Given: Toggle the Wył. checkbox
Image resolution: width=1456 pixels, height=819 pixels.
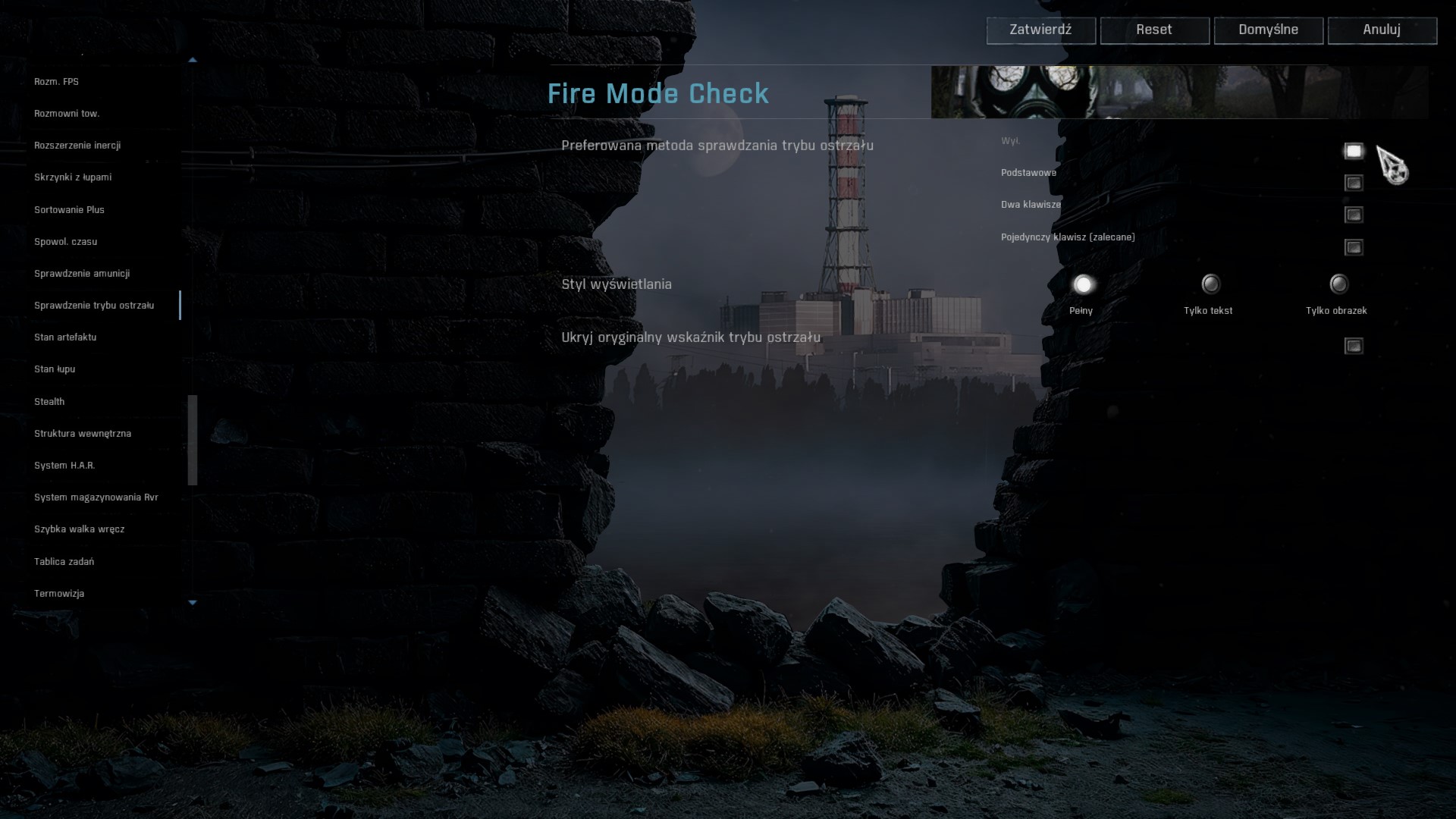Looking at the screenshot, I should tap(1354, 151).
